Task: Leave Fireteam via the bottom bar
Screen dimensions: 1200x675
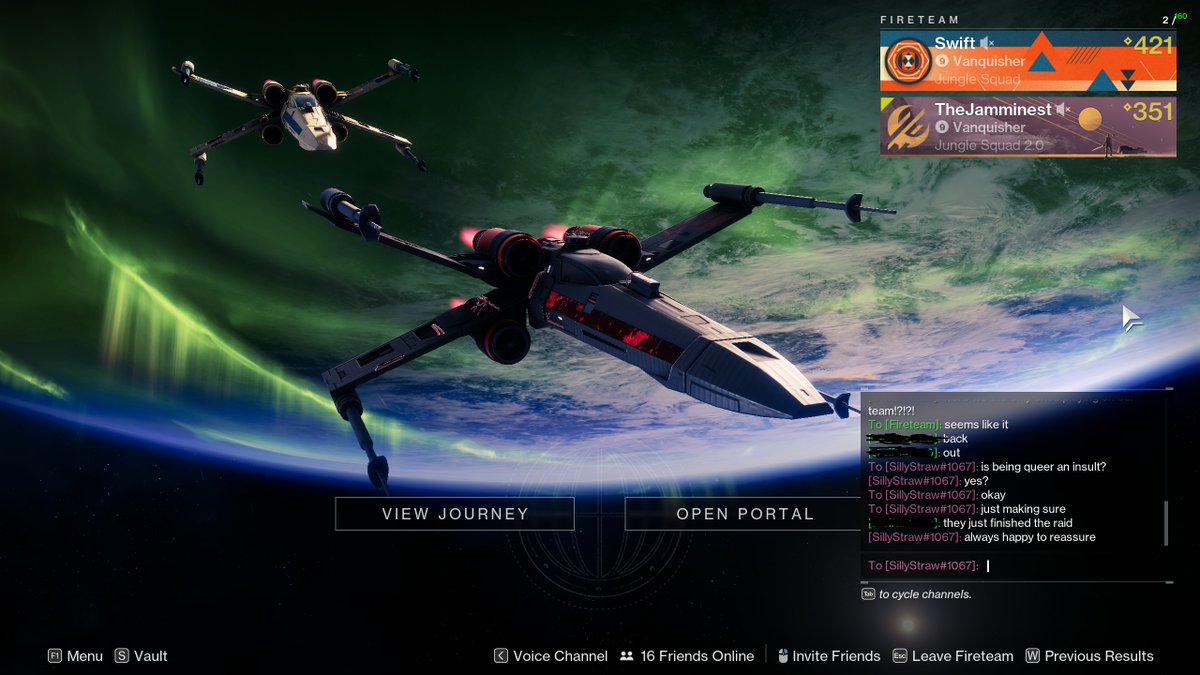Action: (x=953, y=656)
